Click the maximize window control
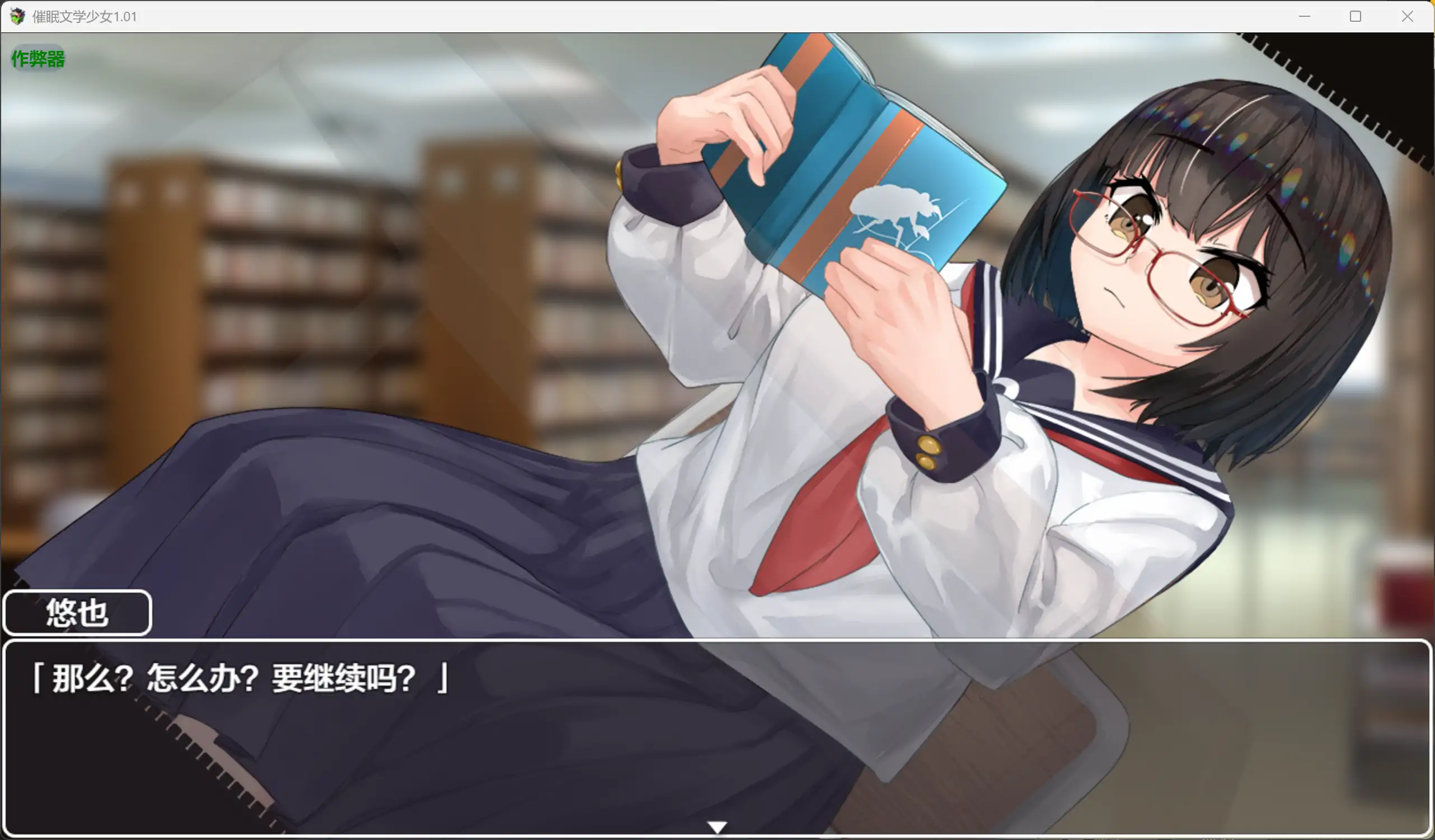Image resolution: width=1435 pixels, height=840 pixels. pos(1356,16)
